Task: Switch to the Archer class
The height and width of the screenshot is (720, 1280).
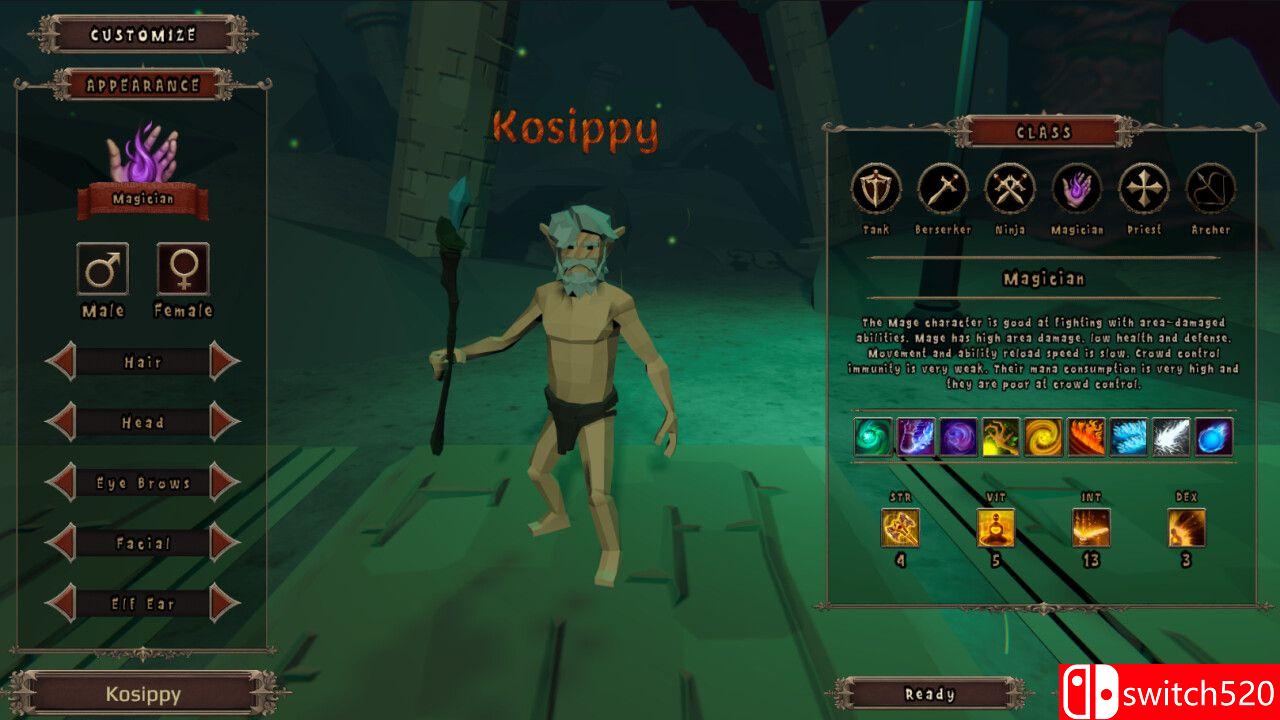Action: click(x=1211, y=189)
